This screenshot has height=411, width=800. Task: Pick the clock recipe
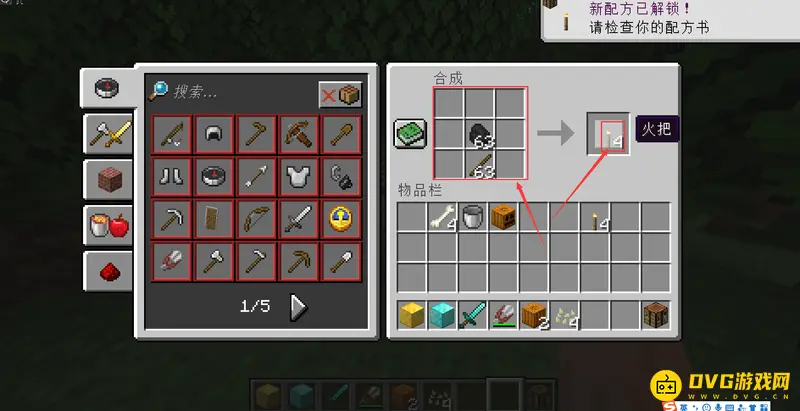click(x=339, y=218)
